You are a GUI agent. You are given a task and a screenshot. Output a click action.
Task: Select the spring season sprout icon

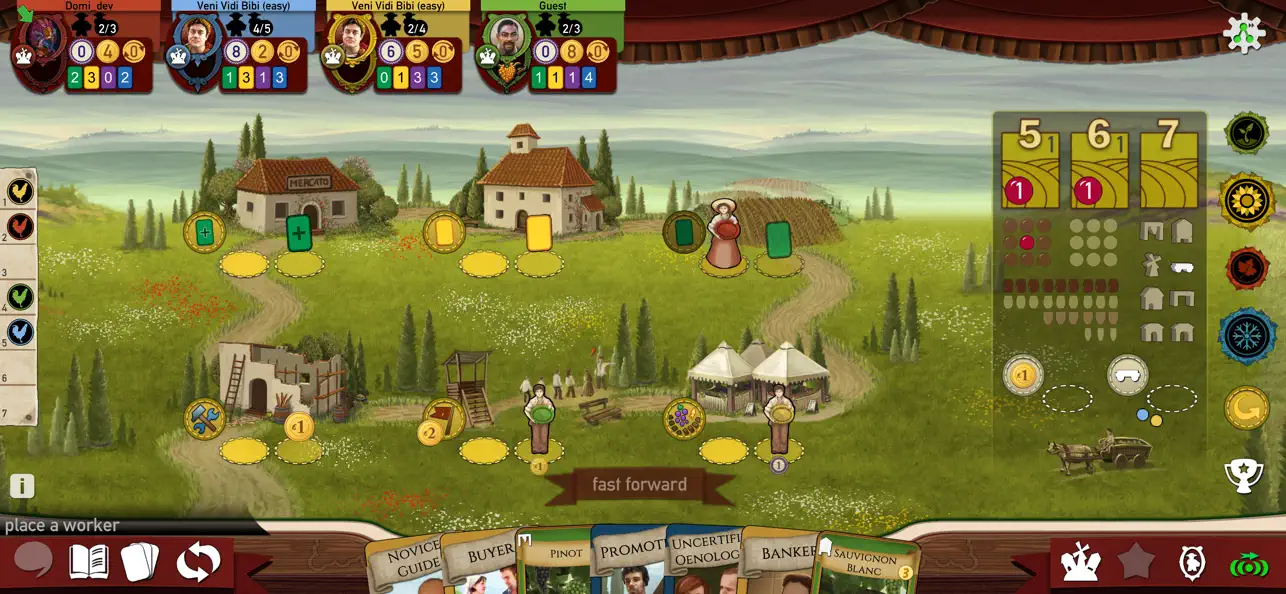1246,133
